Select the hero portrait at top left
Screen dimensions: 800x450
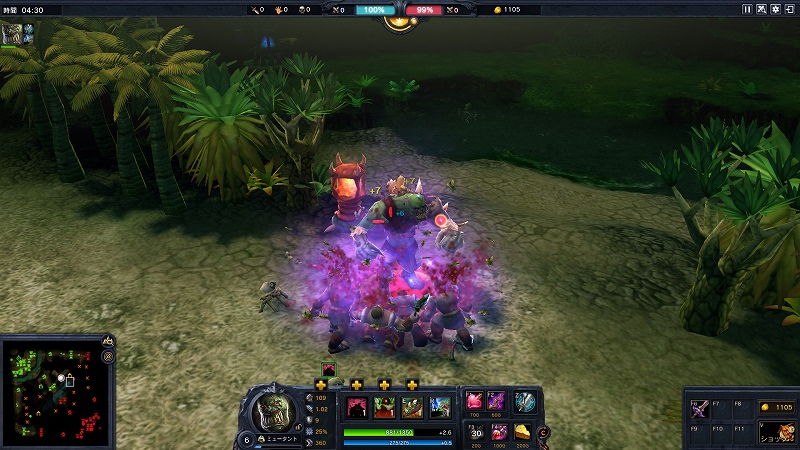pyautogui.click(x=12, y=34)
